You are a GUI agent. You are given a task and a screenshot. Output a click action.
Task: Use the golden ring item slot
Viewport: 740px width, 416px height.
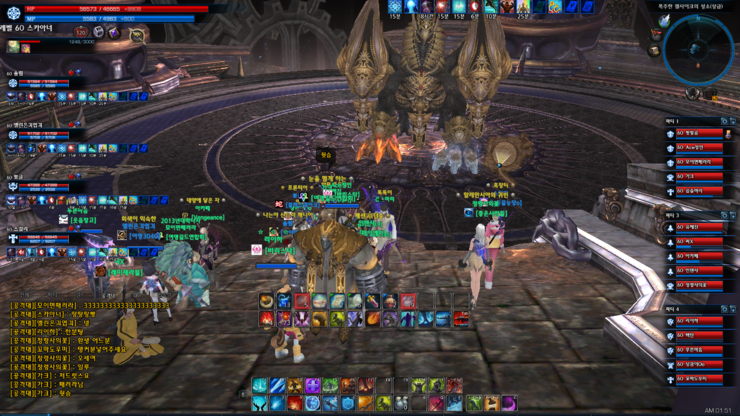click(267, 300)
